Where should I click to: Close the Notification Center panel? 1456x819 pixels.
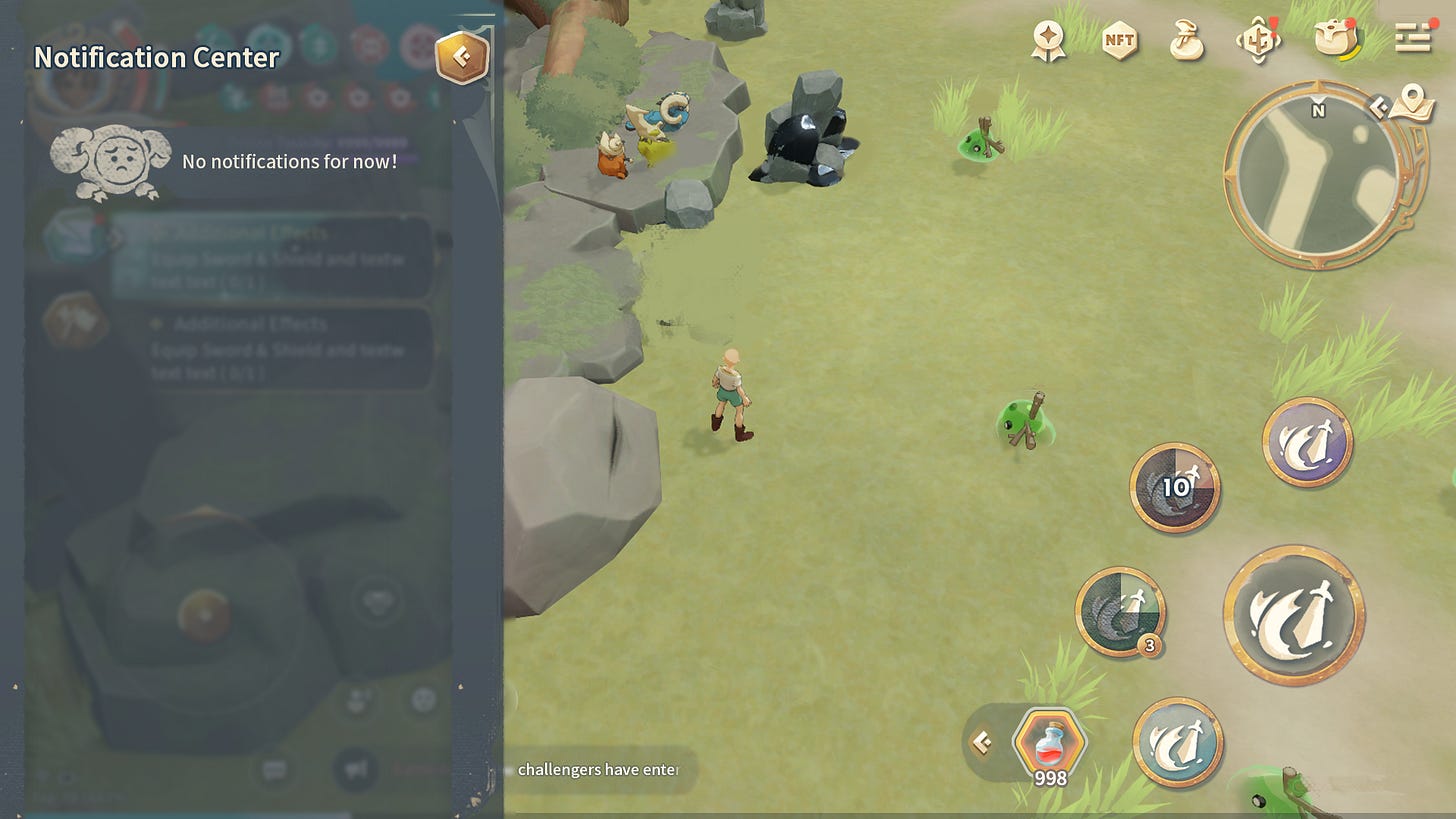point(461,57)
